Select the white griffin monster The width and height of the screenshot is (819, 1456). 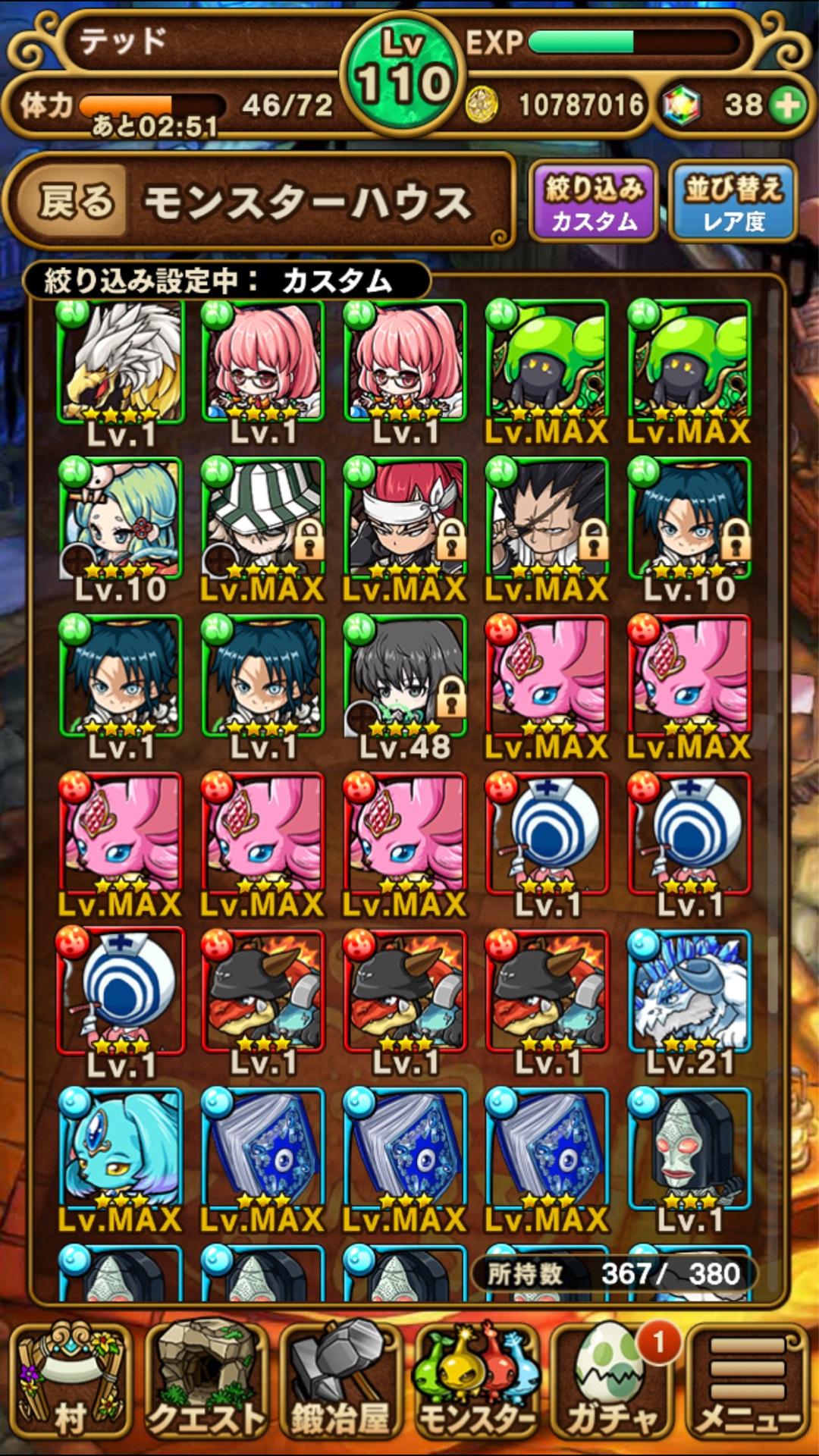(121, 362)
